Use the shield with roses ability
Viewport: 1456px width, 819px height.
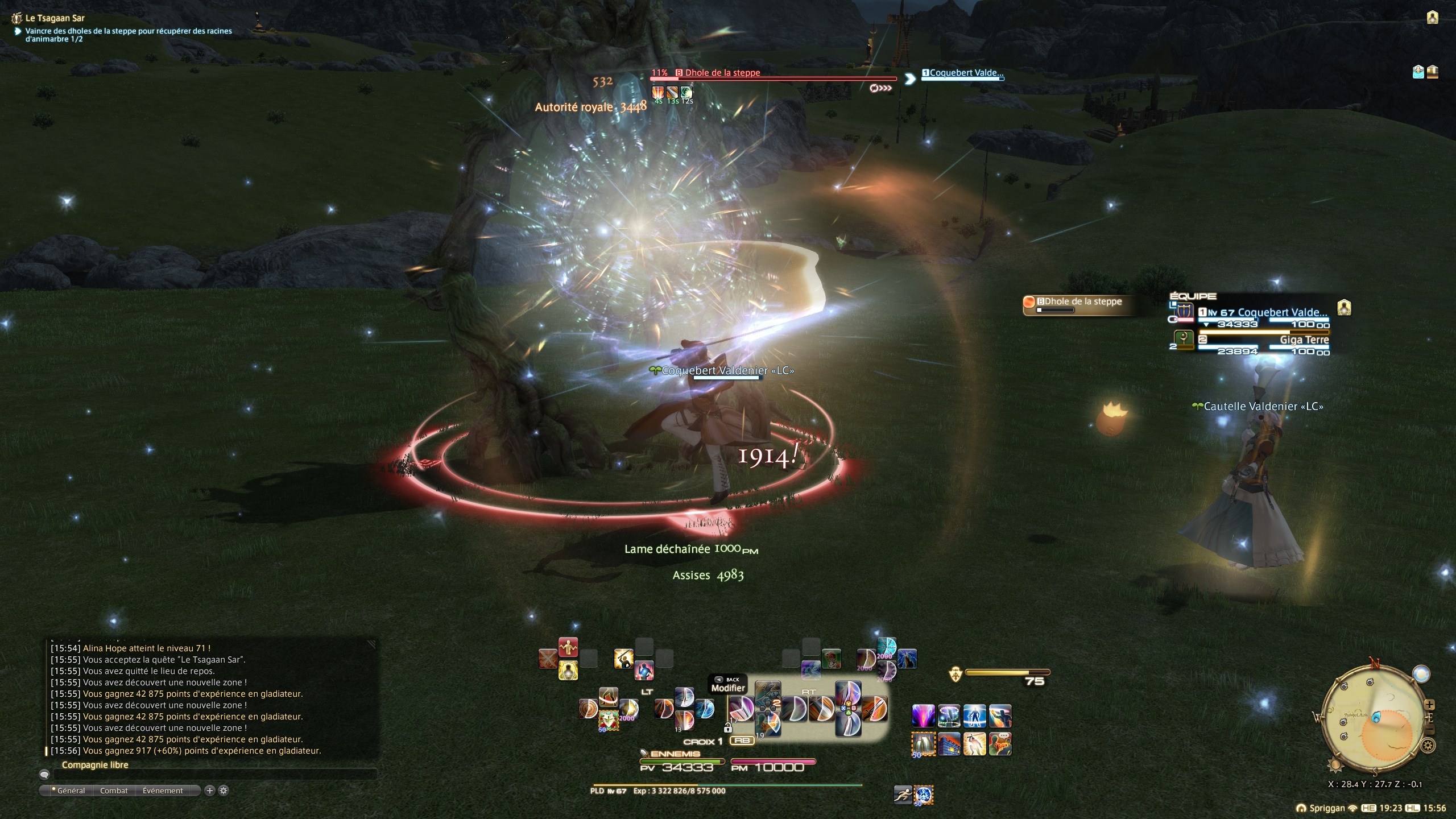608,721
